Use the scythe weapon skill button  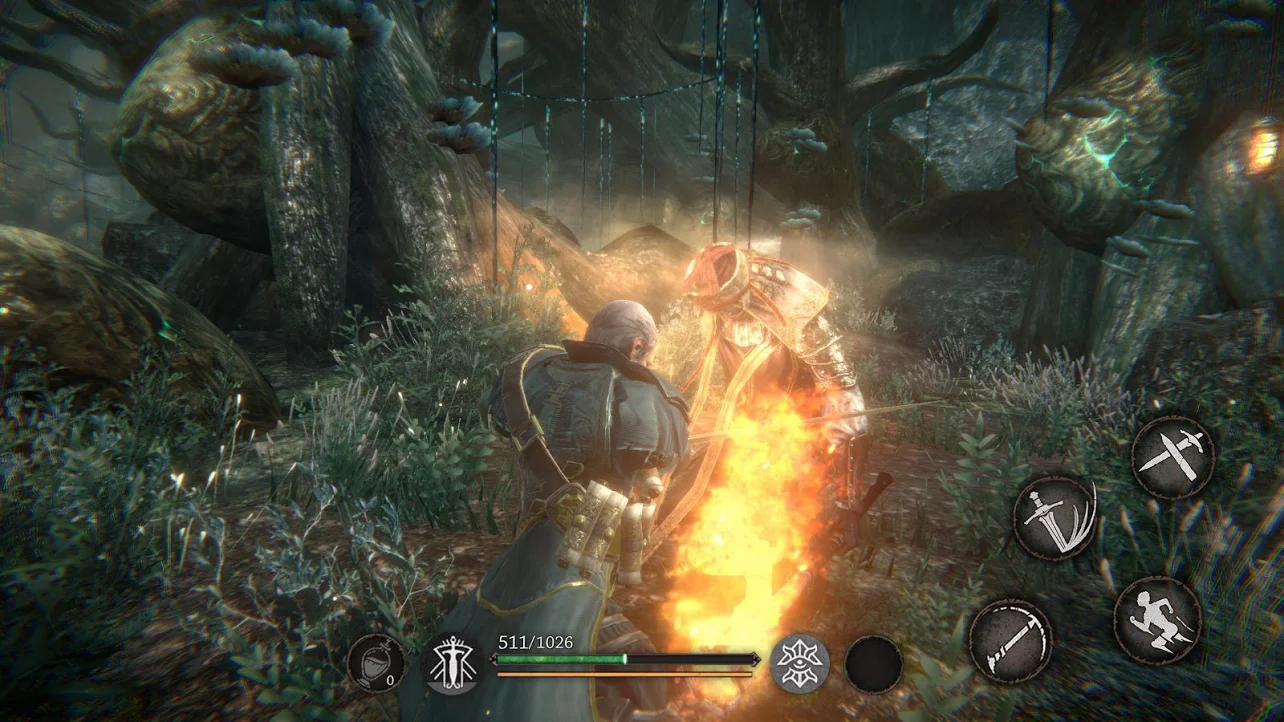[1010, 640]
